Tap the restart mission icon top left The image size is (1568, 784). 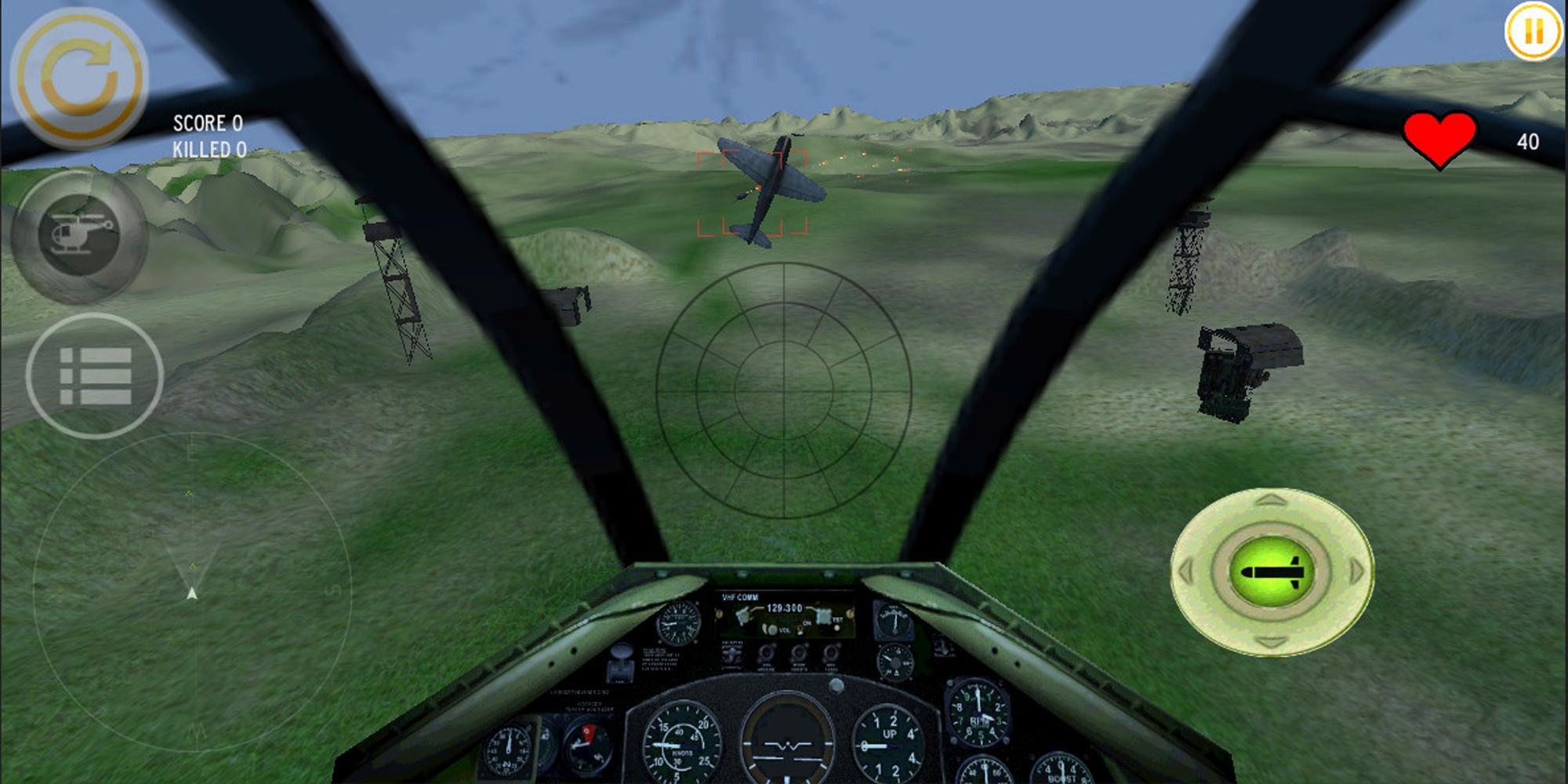[78, 74]
